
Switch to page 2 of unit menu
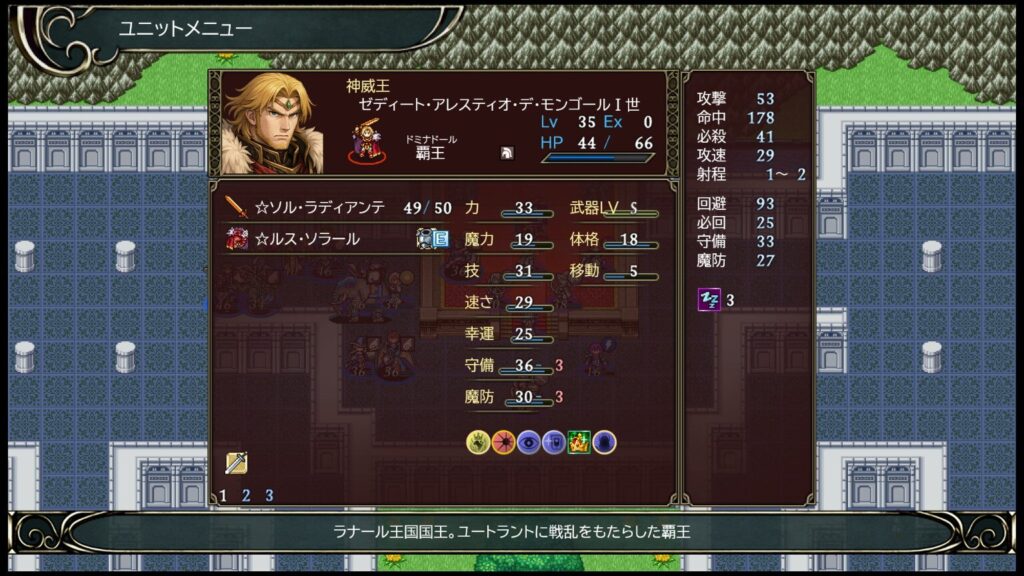point(246,495)
